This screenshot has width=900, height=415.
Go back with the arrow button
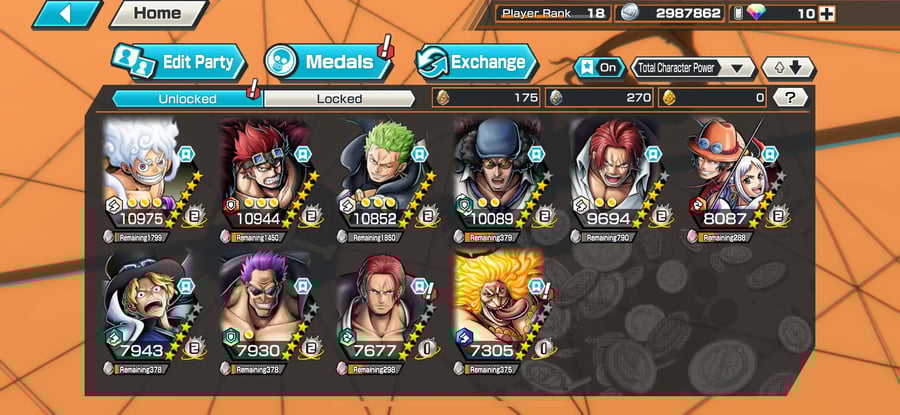[x=67, y=14]
